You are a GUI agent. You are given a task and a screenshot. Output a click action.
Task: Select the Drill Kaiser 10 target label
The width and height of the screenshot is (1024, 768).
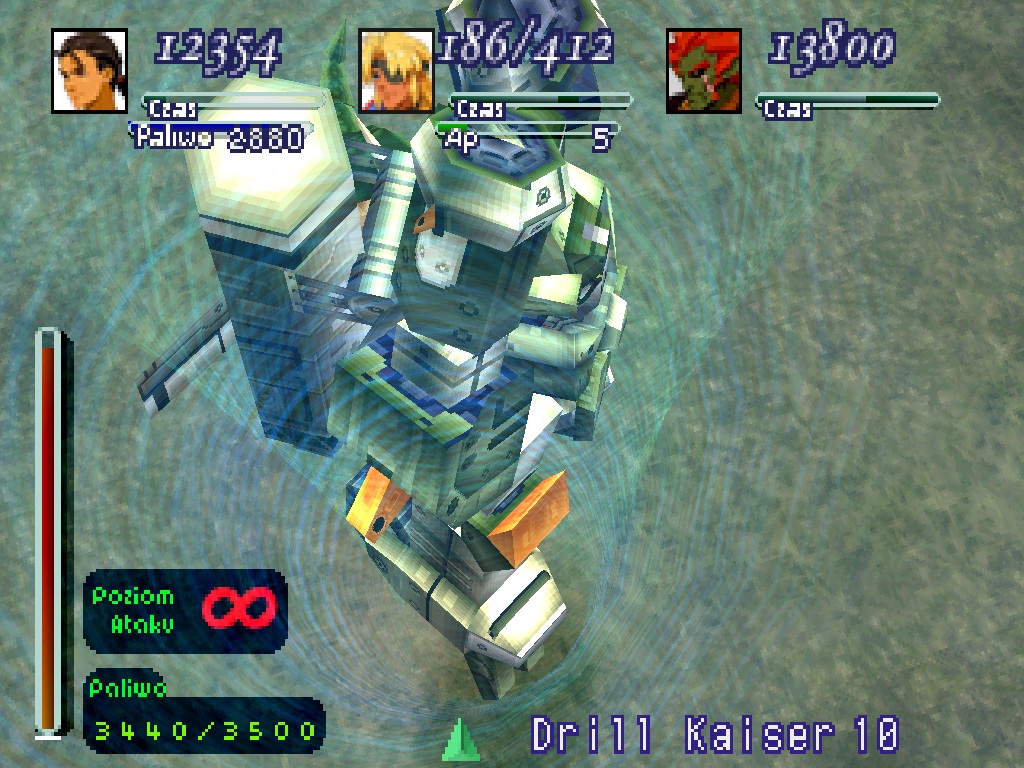pos(714,736)
